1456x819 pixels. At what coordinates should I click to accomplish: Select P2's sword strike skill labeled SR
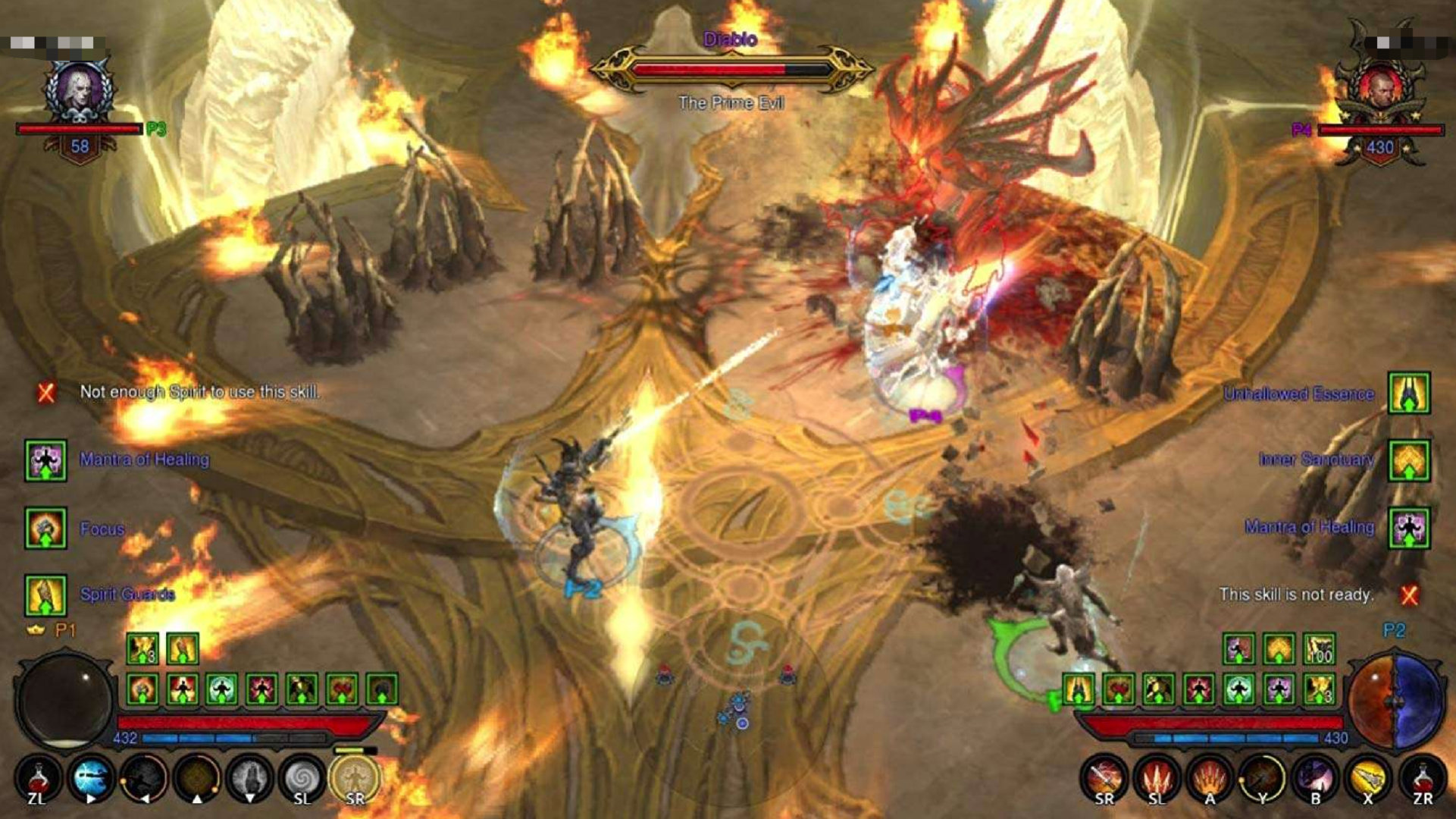coord(1104,779)
